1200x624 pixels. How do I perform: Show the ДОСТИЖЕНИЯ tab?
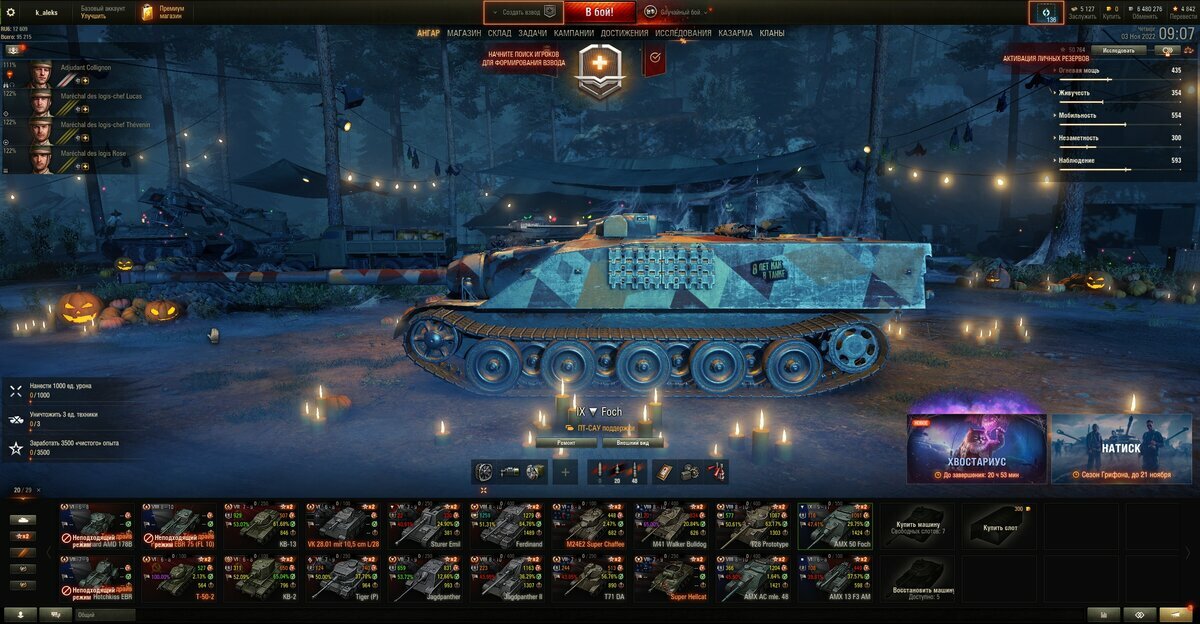[x=625, y=33]
